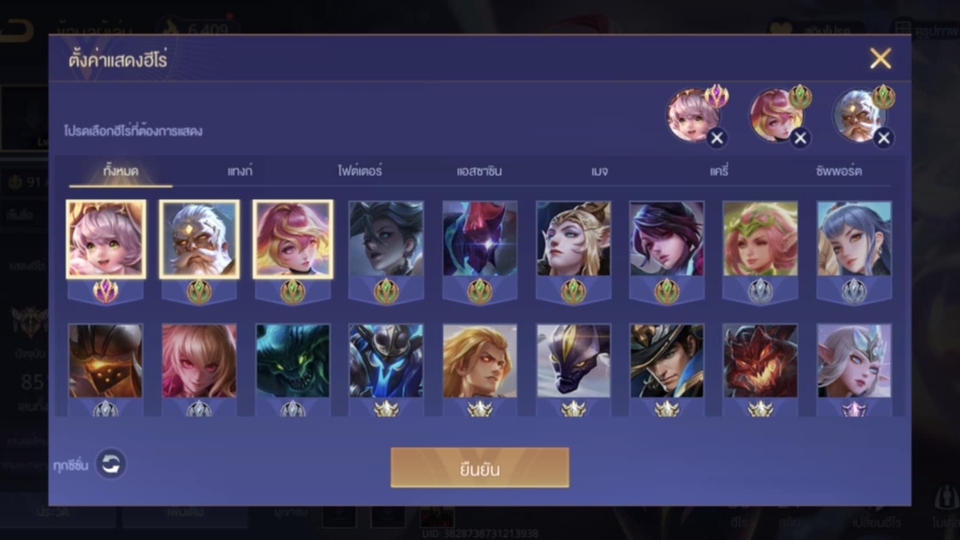Switch to the ทั้งหมด (All) tab
Viewport: 960px width, 540px height.
click(x=121, y=171)
